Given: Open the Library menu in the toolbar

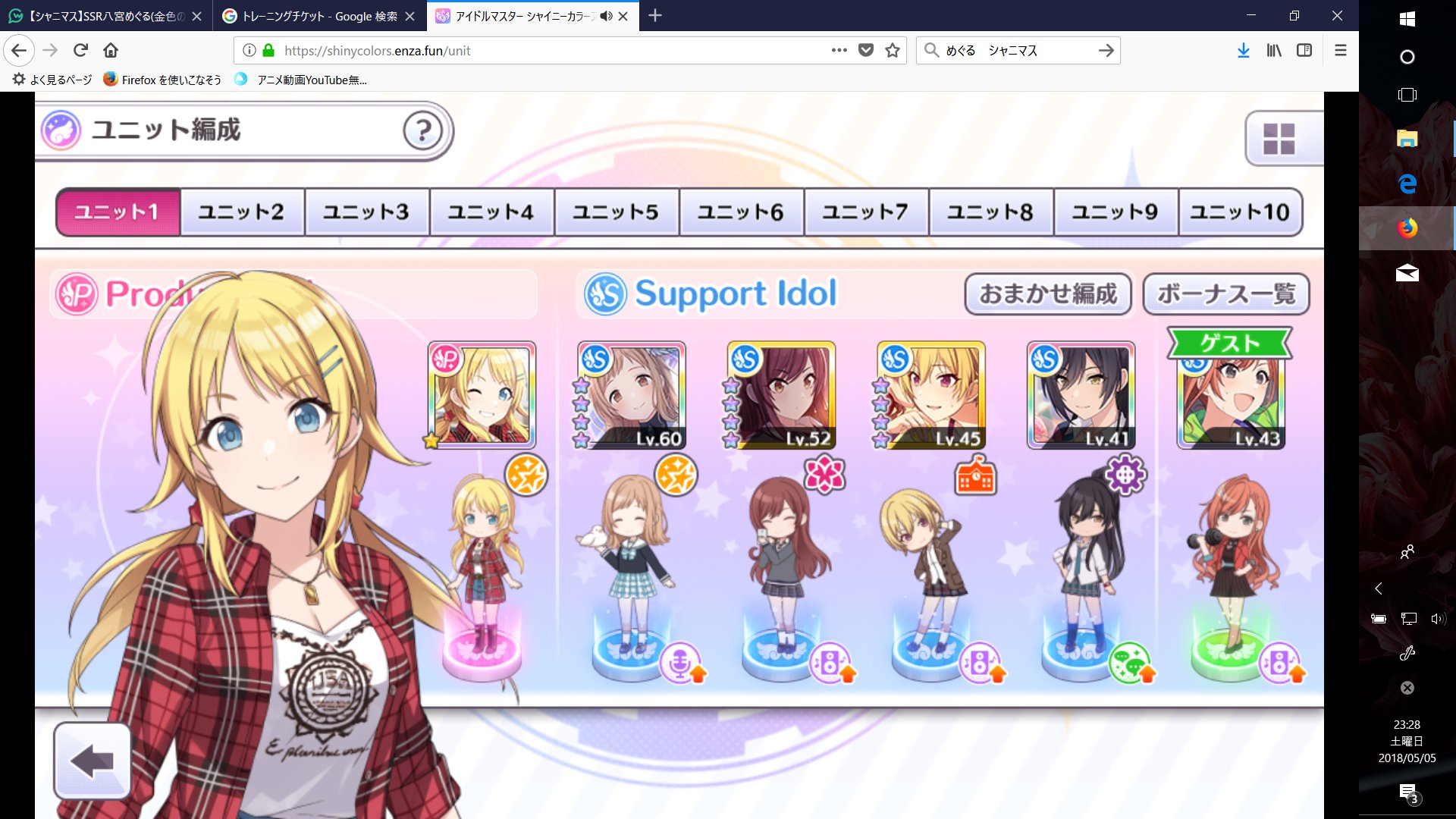Looking at the screenshot, I should point(1275,50).
